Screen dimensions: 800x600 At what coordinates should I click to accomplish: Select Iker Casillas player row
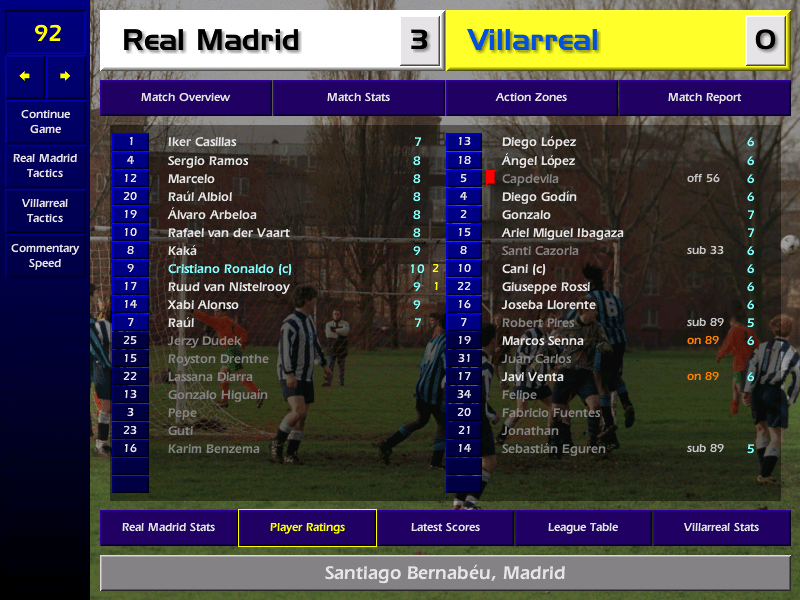[x=202, y=142]
